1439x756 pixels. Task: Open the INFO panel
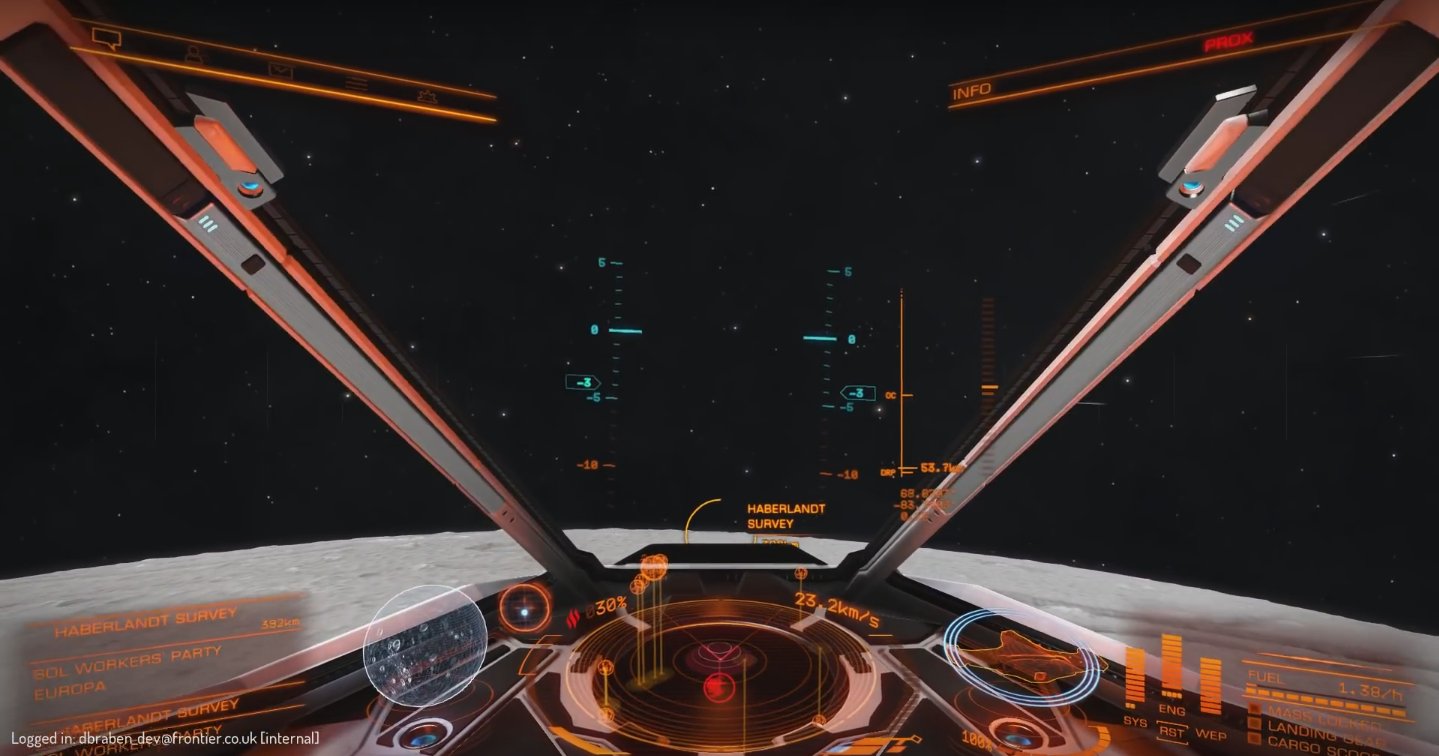972,92
